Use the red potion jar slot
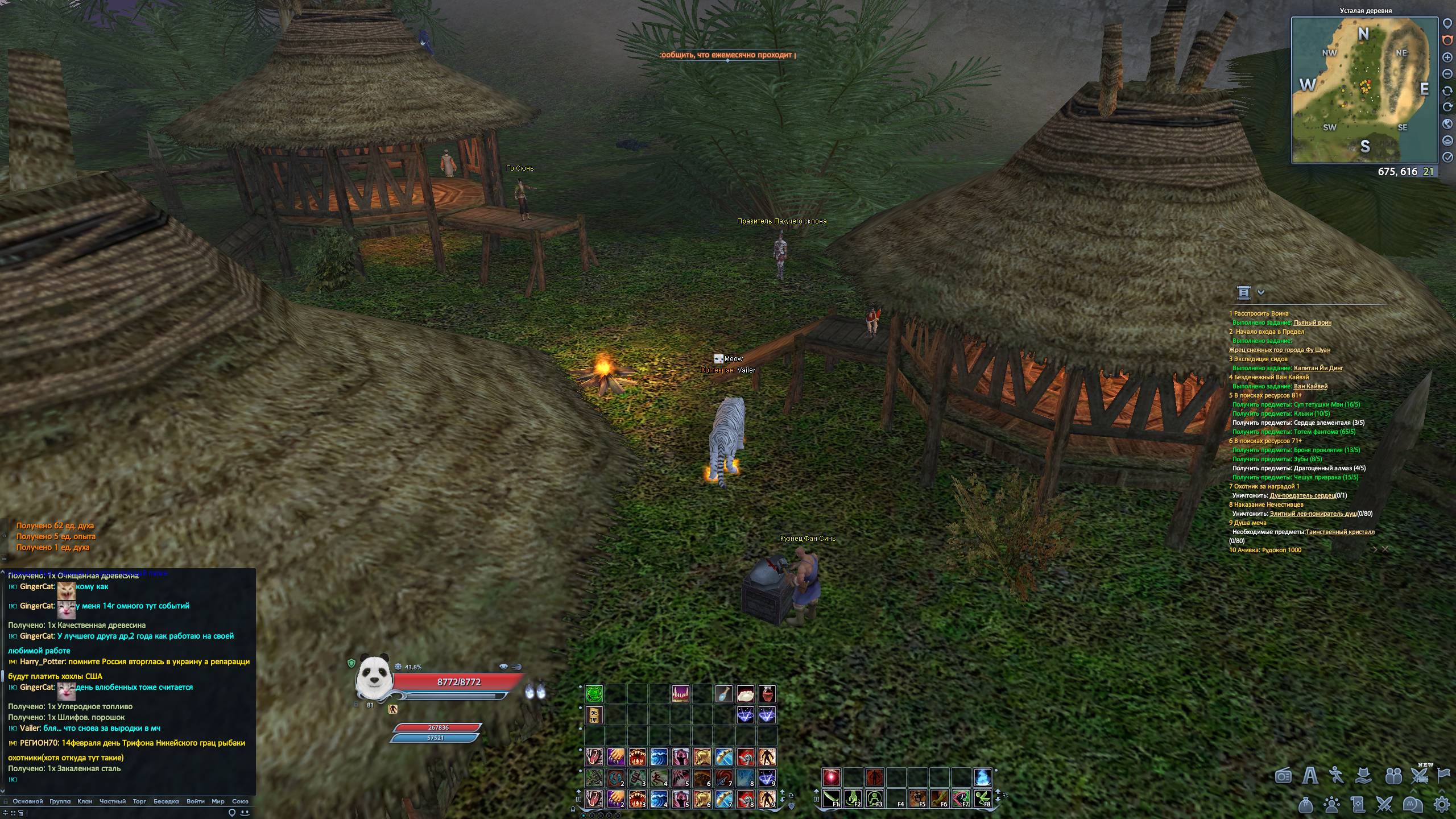 [767, 694]
